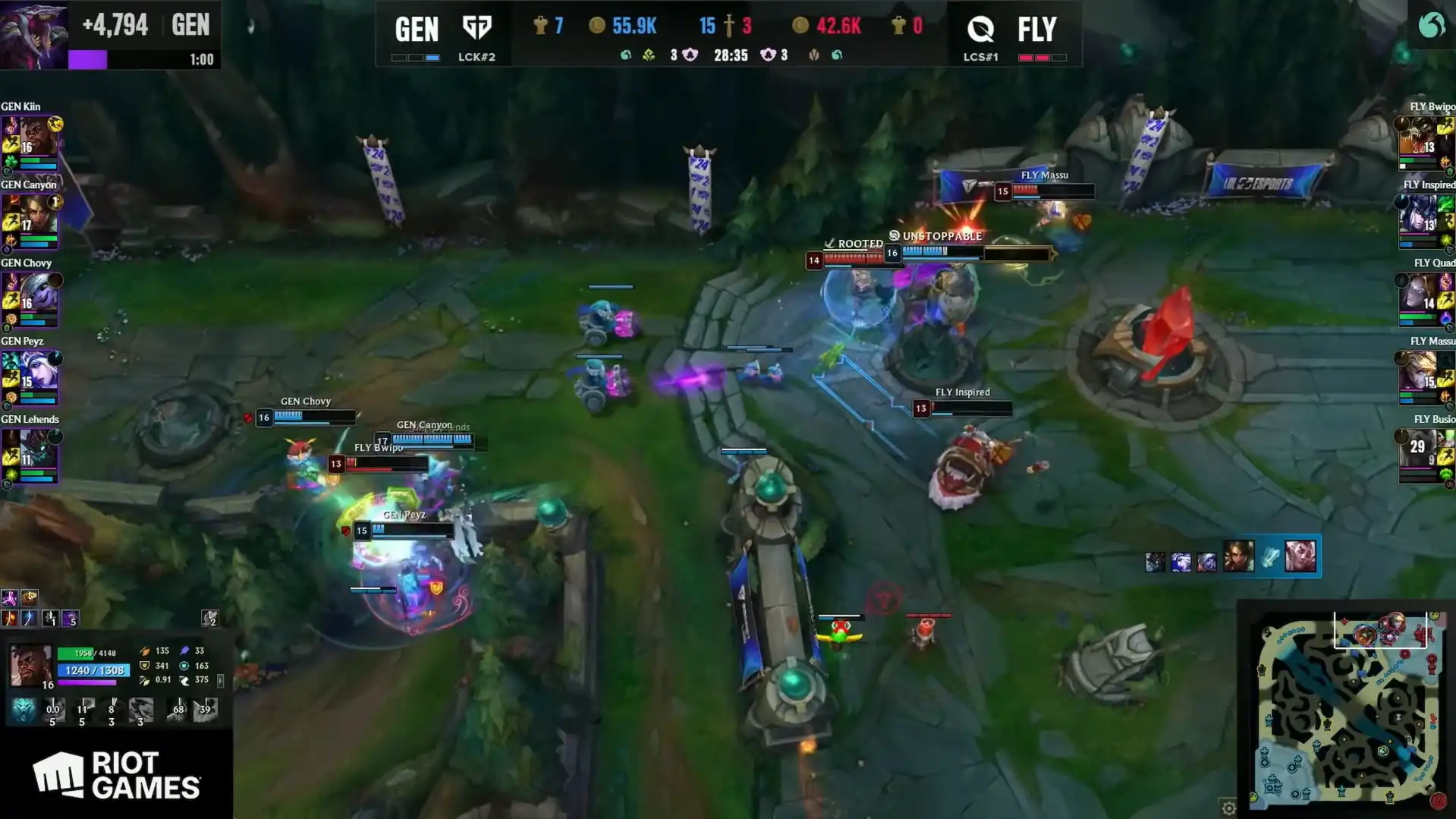The image size is (1456, 819).
Task: Pick GEN Lehends' portrait in the team list
Action: (36, 450)
